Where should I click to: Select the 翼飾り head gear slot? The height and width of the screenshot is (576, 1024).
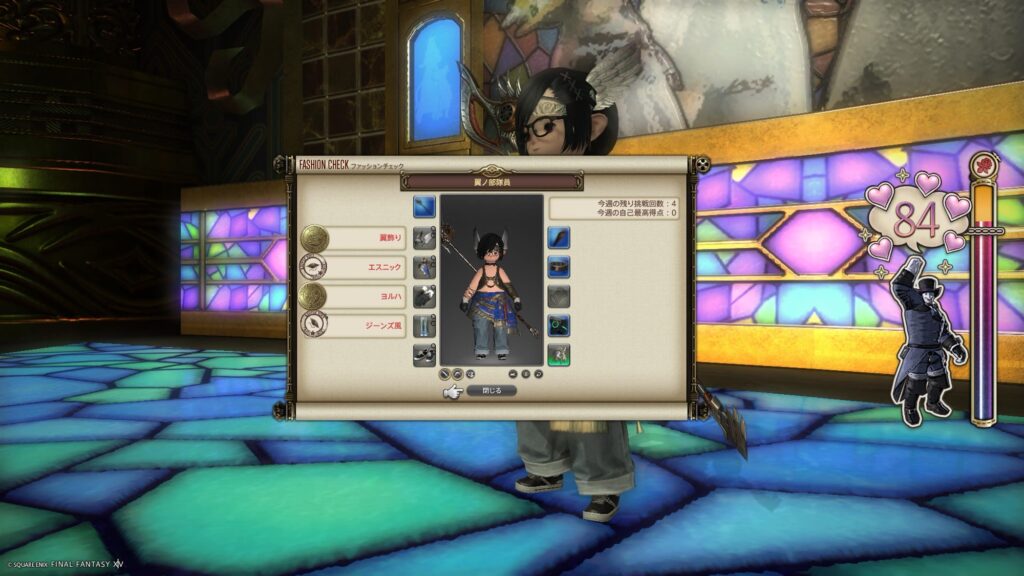[x=424, y=237]
